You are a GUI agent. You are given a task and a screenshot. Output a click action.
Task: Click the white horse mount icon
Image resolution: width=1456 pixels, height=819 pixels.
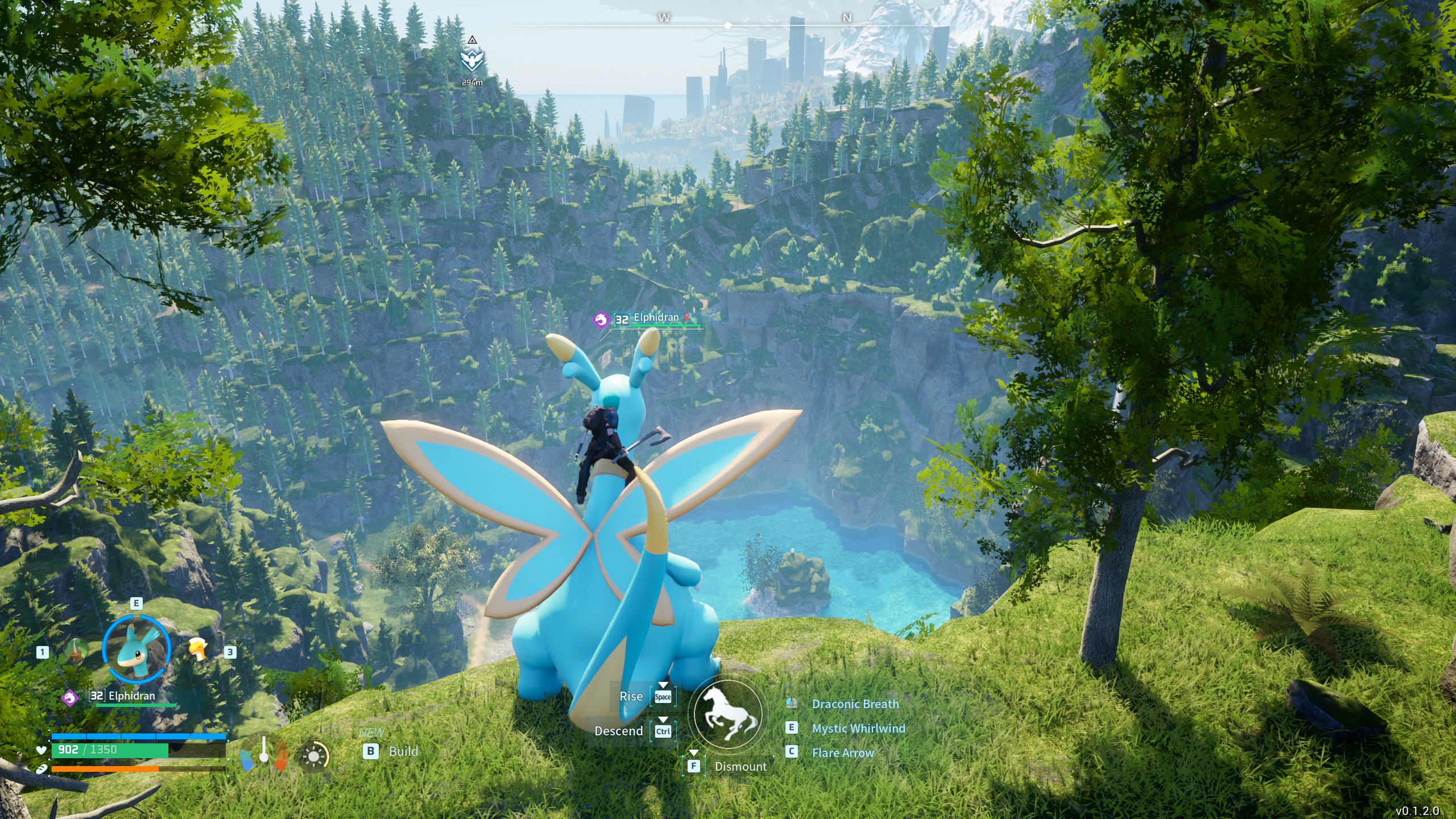coord(728,714)
